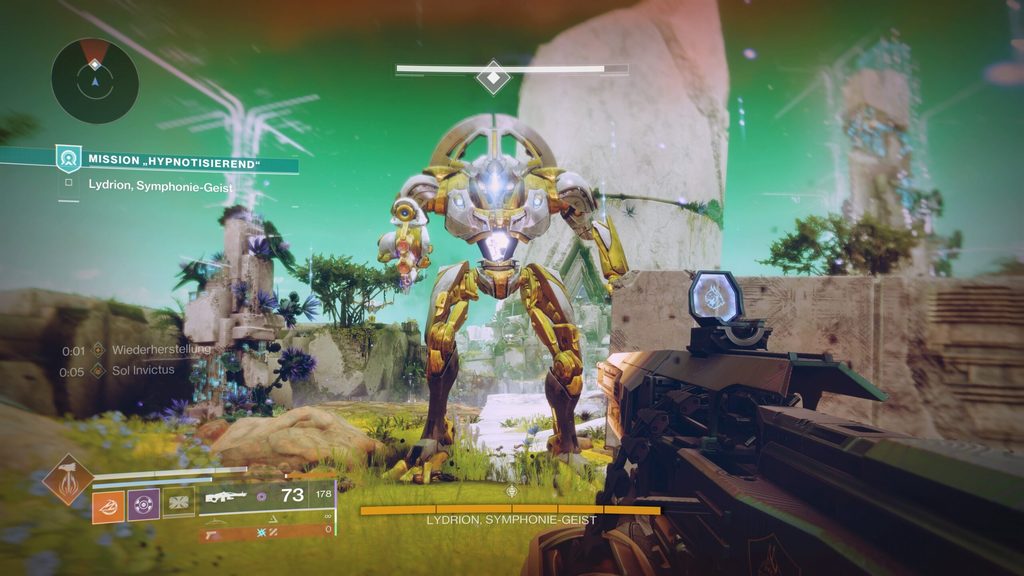The image size is (1024, 576).
Task: Open the Mission "Hypnotisierend" tracker banner
Action: pos(175,159)
